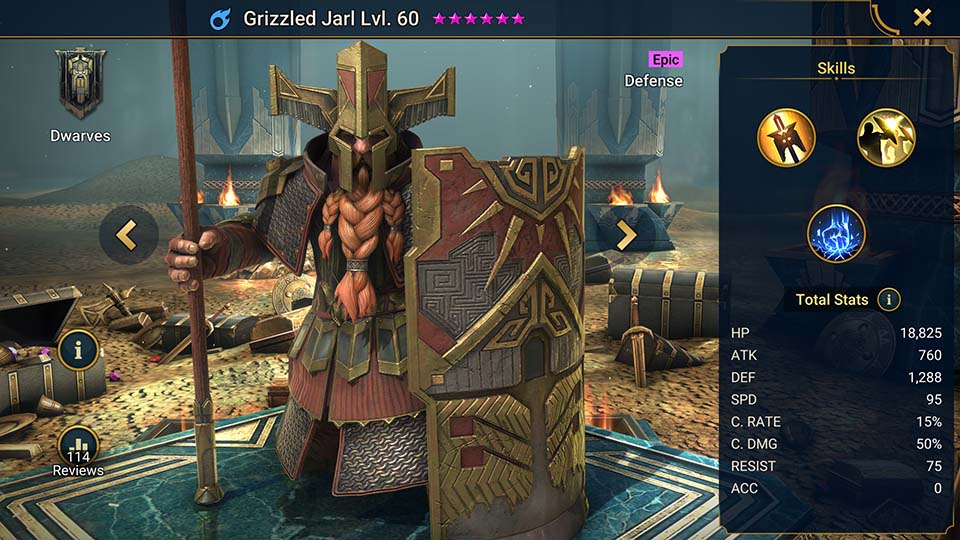Select the Dwarves faction crest
The height and width of the screenshot is (540, 960).
[79, 87]
